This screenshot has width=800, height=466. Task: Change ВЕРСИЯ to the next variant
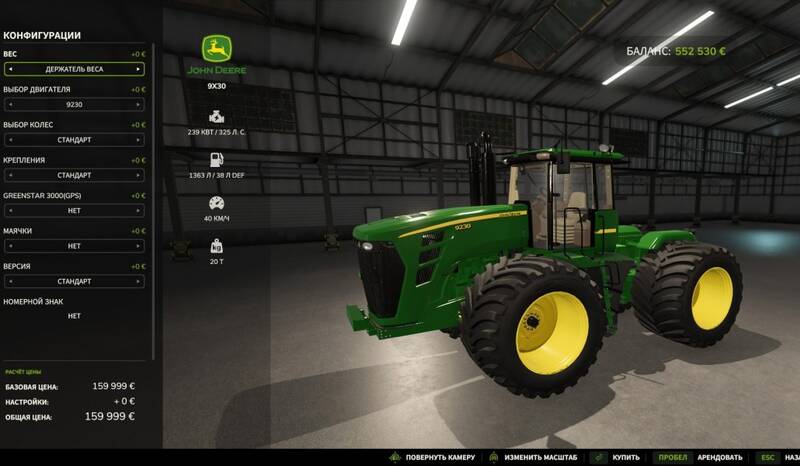140,282
